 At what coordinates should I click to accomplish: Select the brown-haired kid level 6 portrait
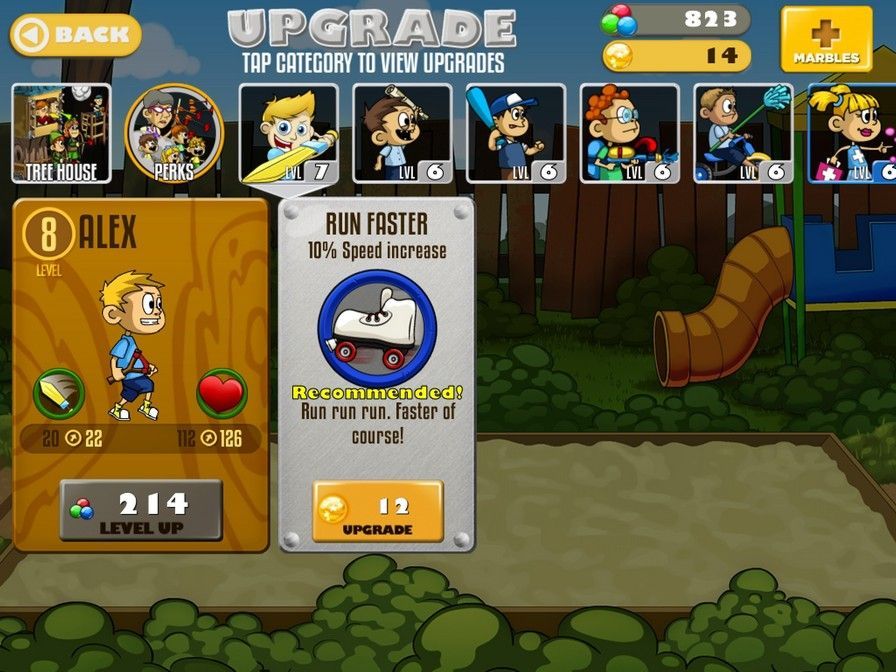coord(402,134)
